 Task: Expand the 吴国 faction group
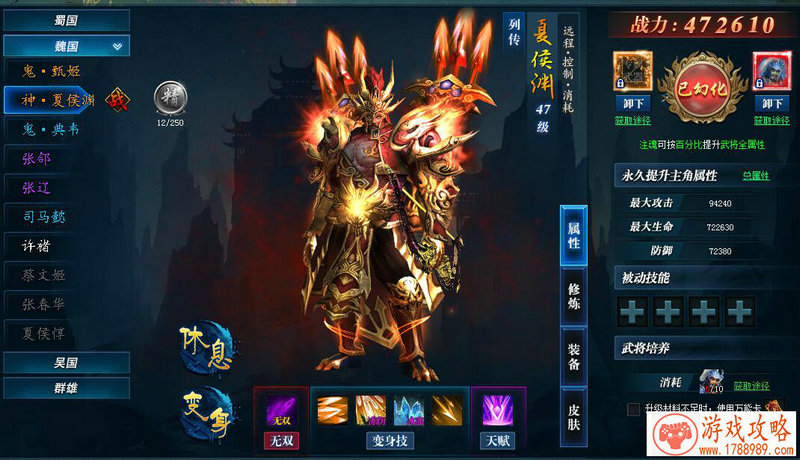click(x=66, y=362)
